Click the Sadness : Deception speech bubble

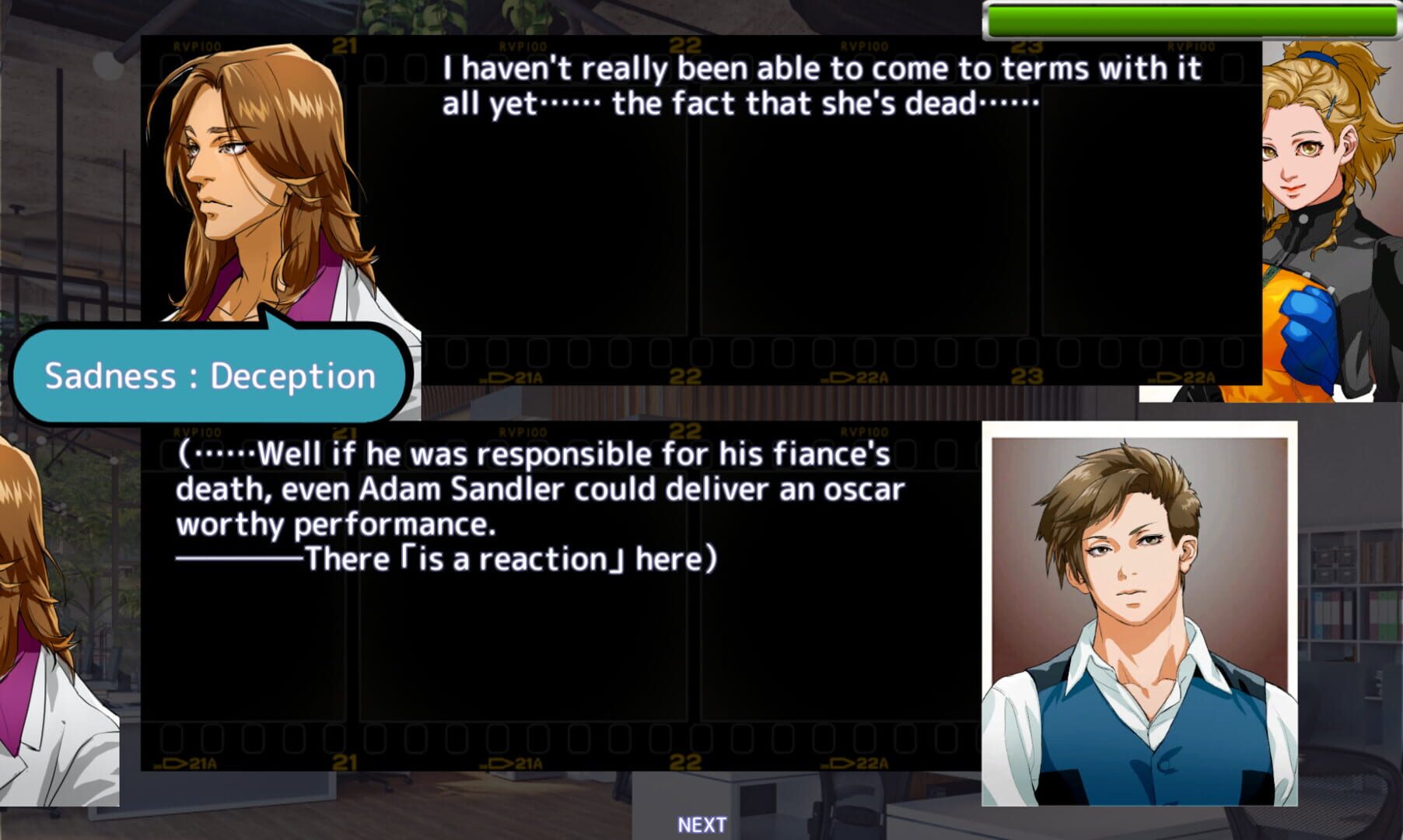click(208, 377)
